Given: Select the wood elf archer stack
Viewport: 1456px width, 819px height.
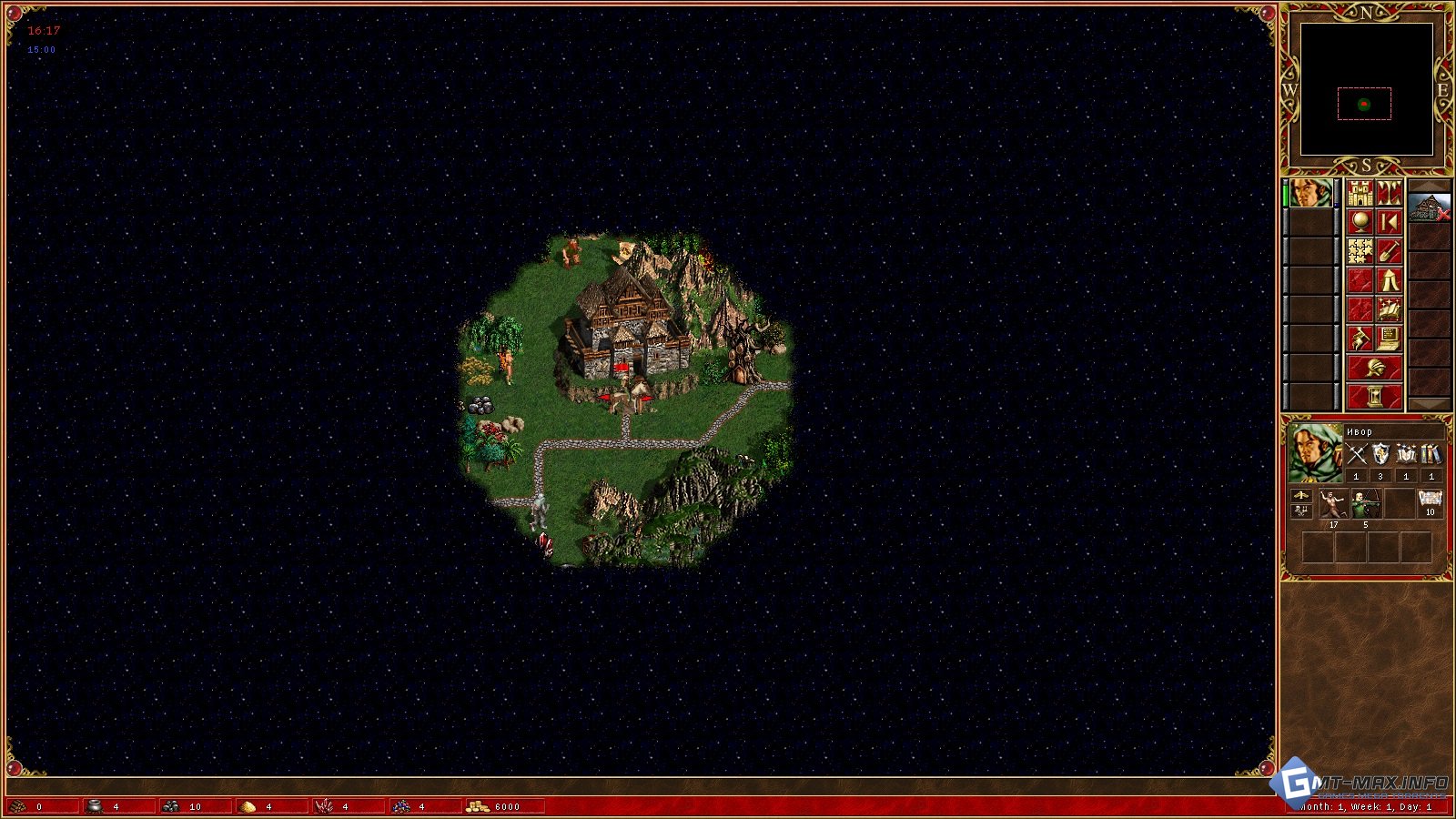Looking at the screenshot, I should [x=1365, y=503].
